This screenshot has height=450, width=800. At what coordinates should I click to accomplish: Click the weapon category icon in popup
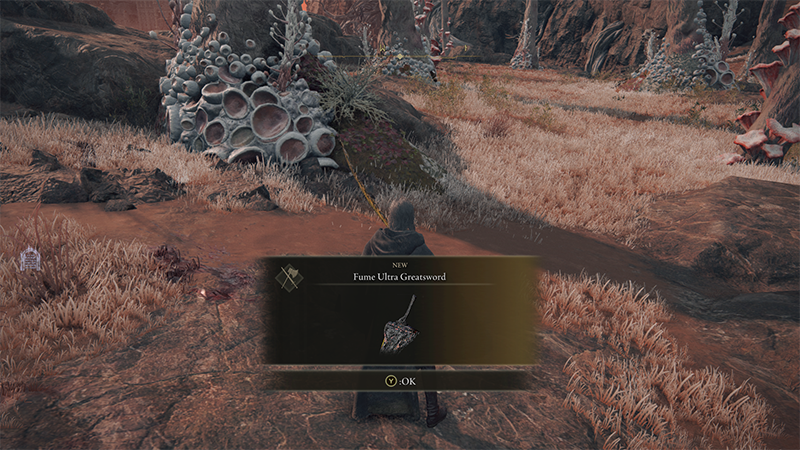[x=290, y=277]
